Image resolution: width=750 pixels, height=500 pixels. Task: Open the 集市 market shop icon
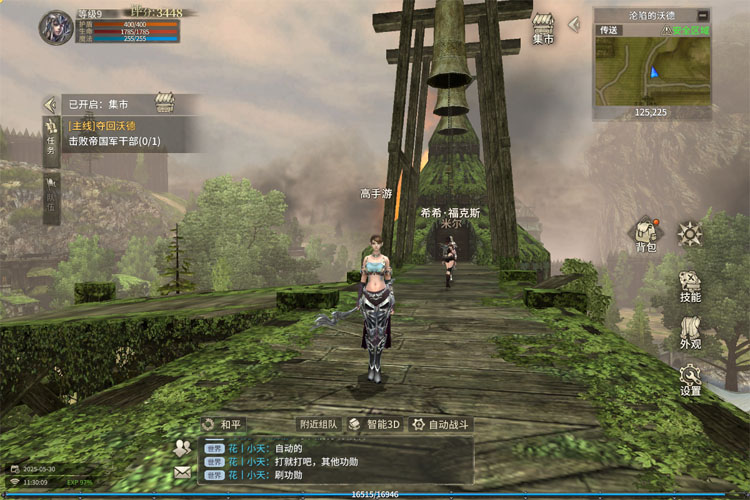coord(544,29)
